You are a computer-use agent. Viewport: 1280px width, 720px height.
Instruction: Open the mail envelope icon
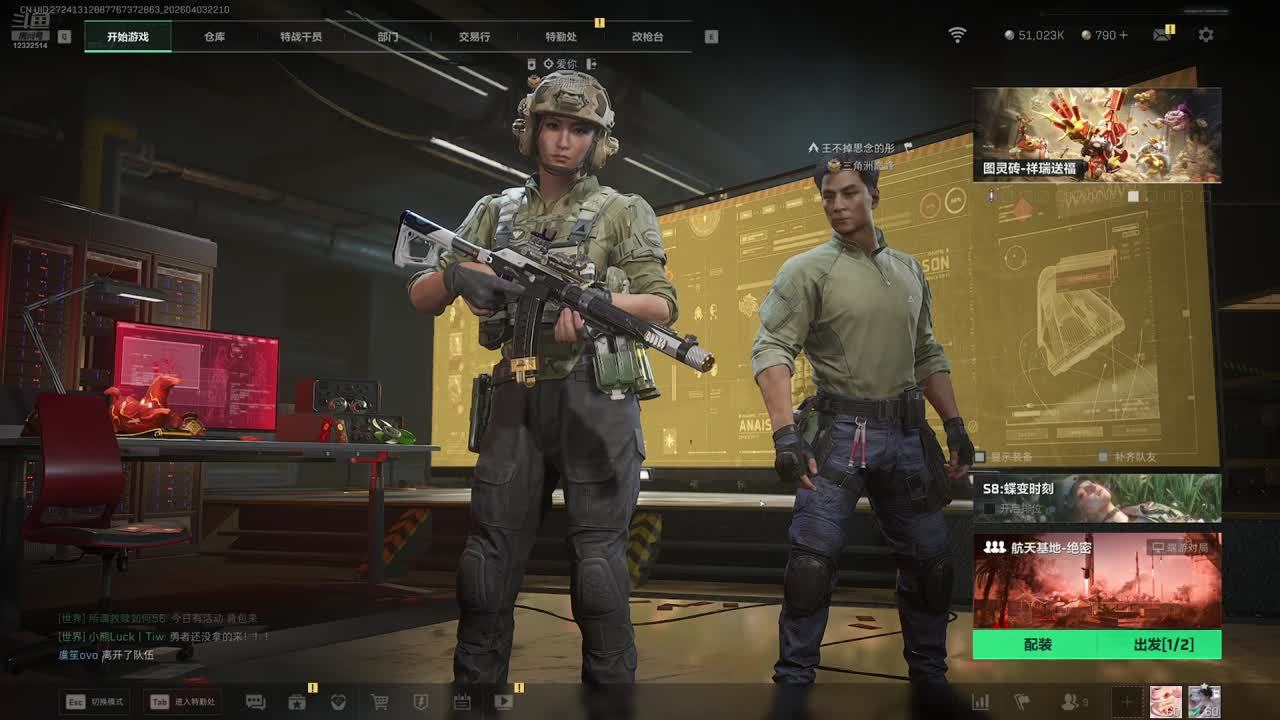pos(1161,35)
